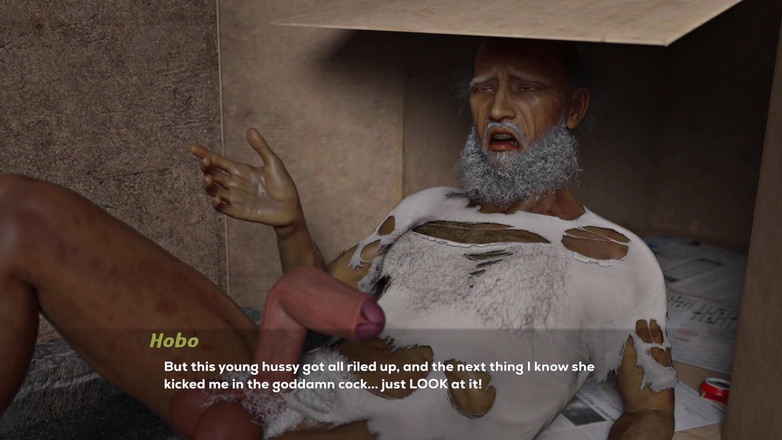Click the dialogue box to continue
This screenshot has height=440, width=782.
(390, 376)
